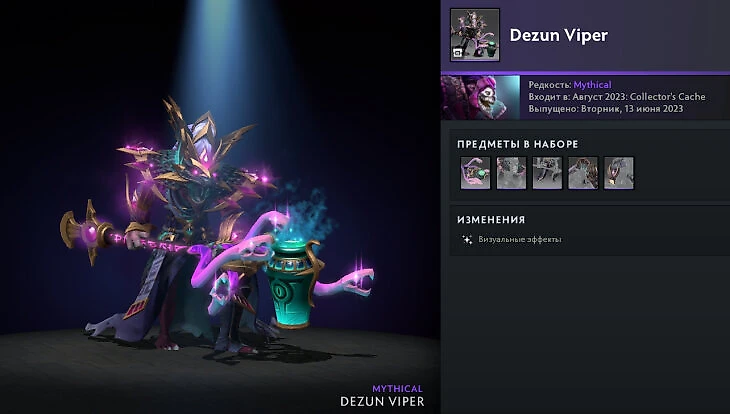Open the Collector's Cache treasure thumbnail
The width and height of the screenshot is (730, 414).
(x=480, y=97)
